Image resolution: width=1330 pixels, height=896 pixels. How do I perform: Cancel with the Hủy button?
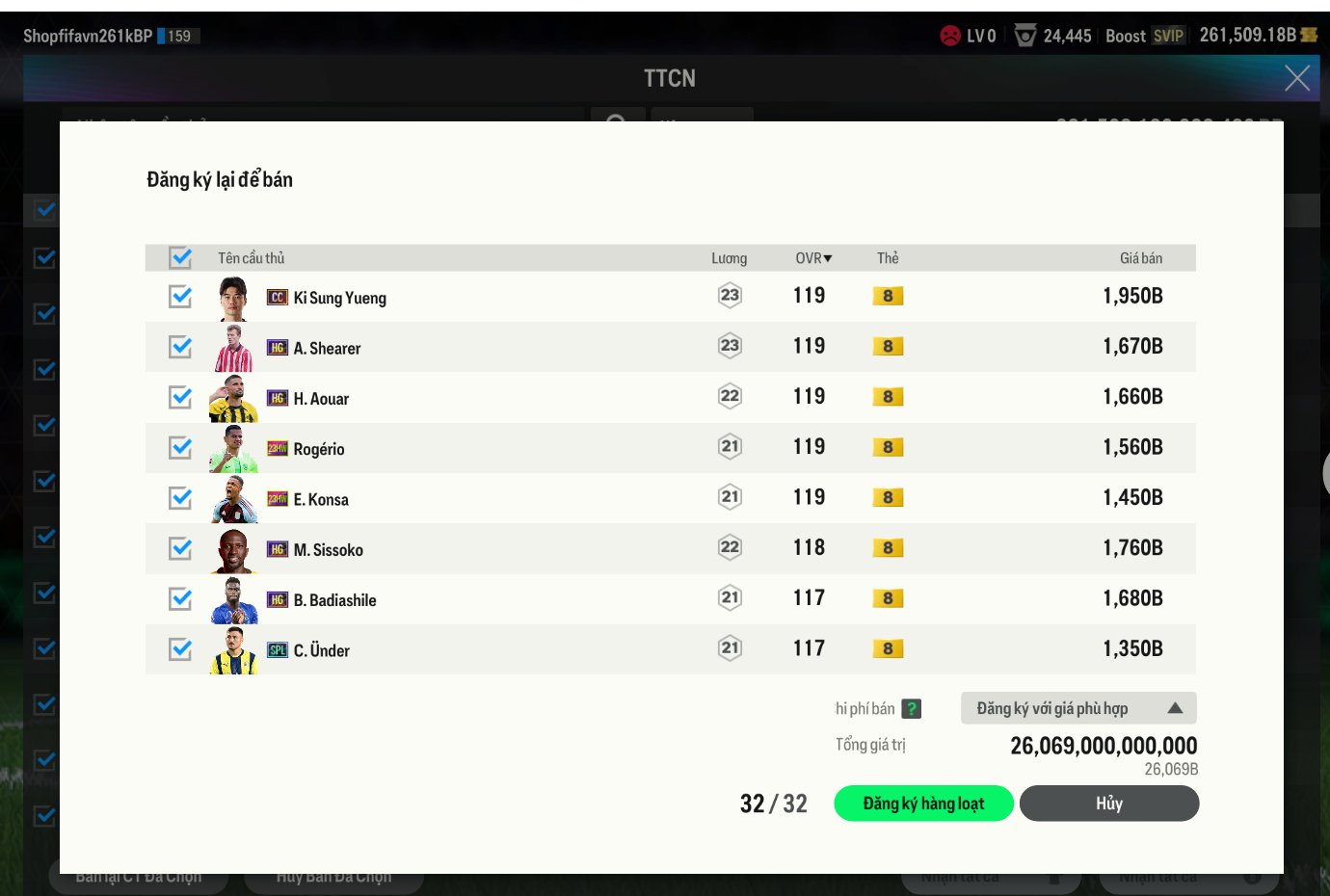pos(1108,804)
